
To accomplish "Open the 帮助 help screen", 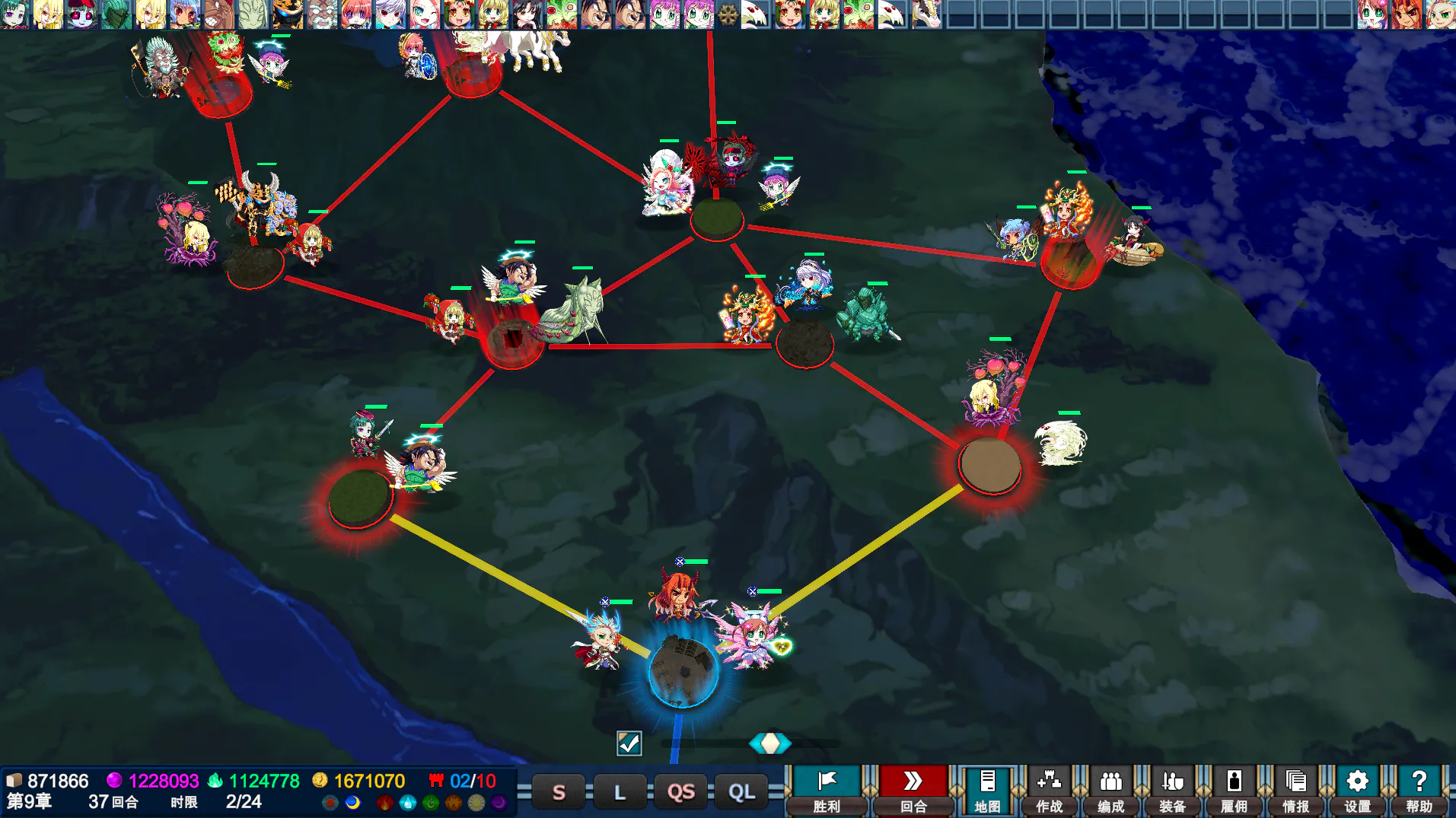I will (x=1419, y=791).
